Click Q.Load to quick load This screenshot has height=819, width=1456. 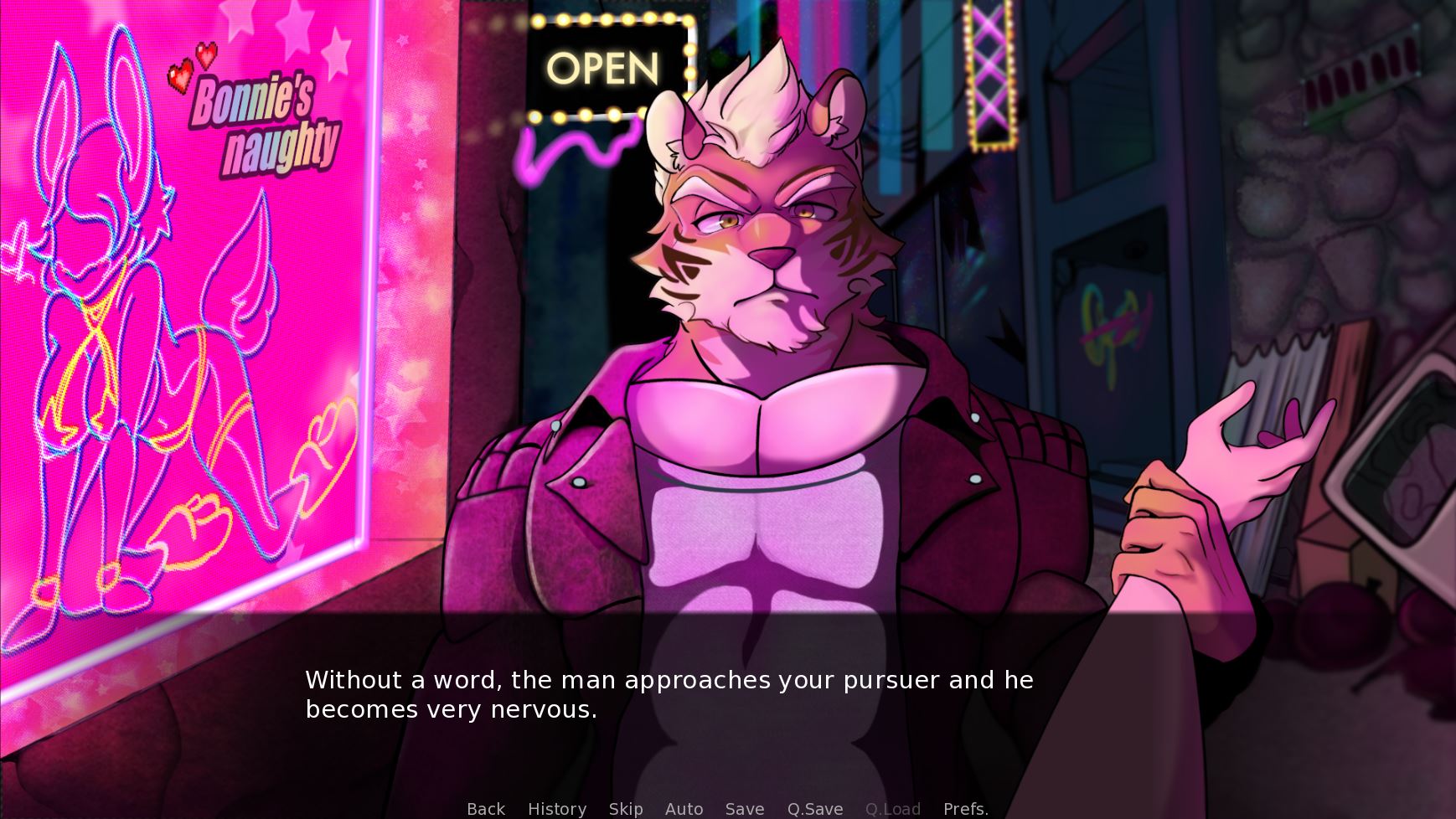[x=893, y=809]
